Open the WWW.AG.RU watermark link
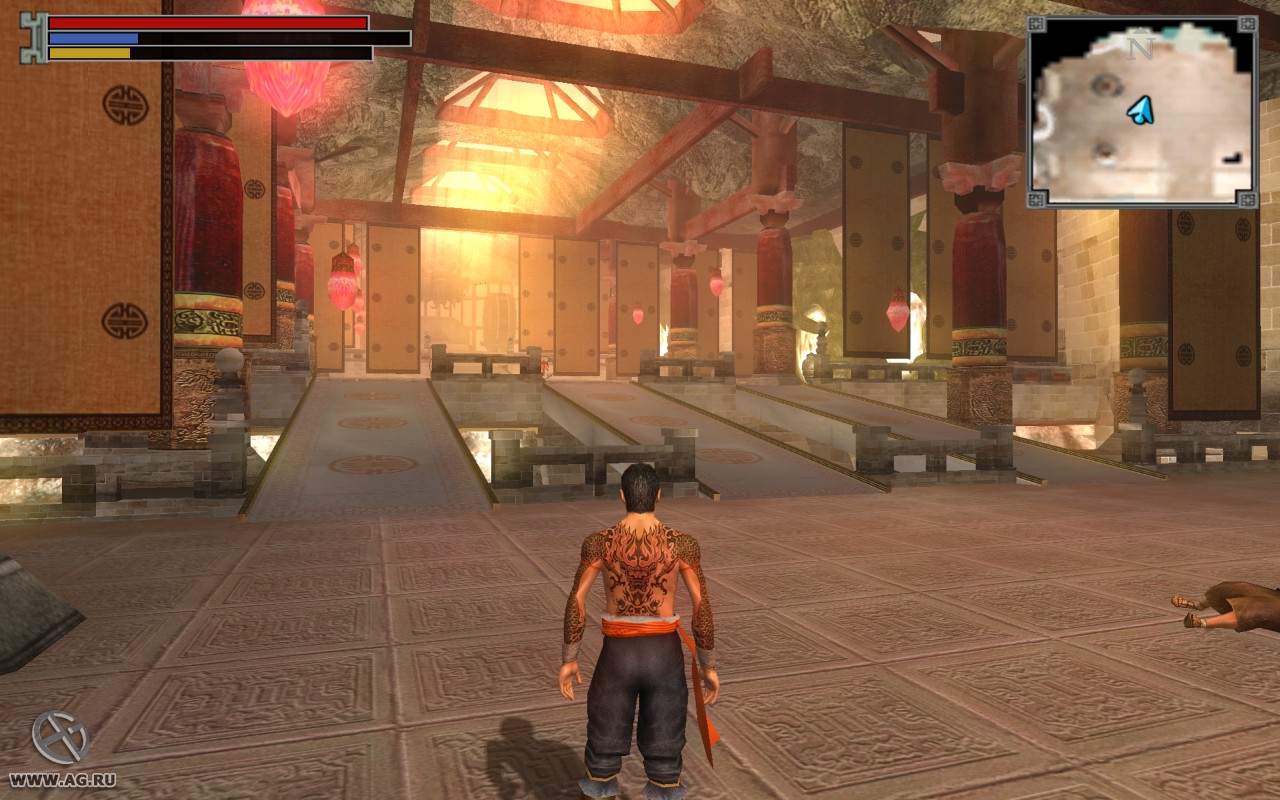 pyautogui.click(x=62, y=780)
